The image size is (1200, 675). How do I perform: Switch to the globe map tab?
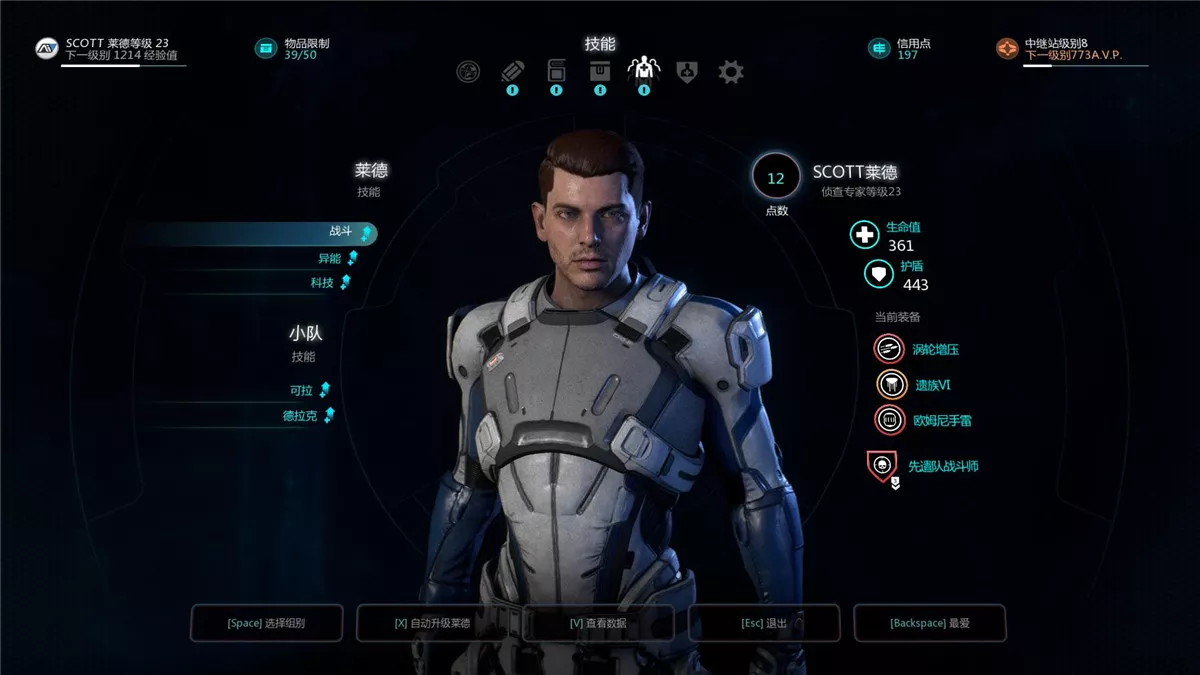tap(467, 72)
